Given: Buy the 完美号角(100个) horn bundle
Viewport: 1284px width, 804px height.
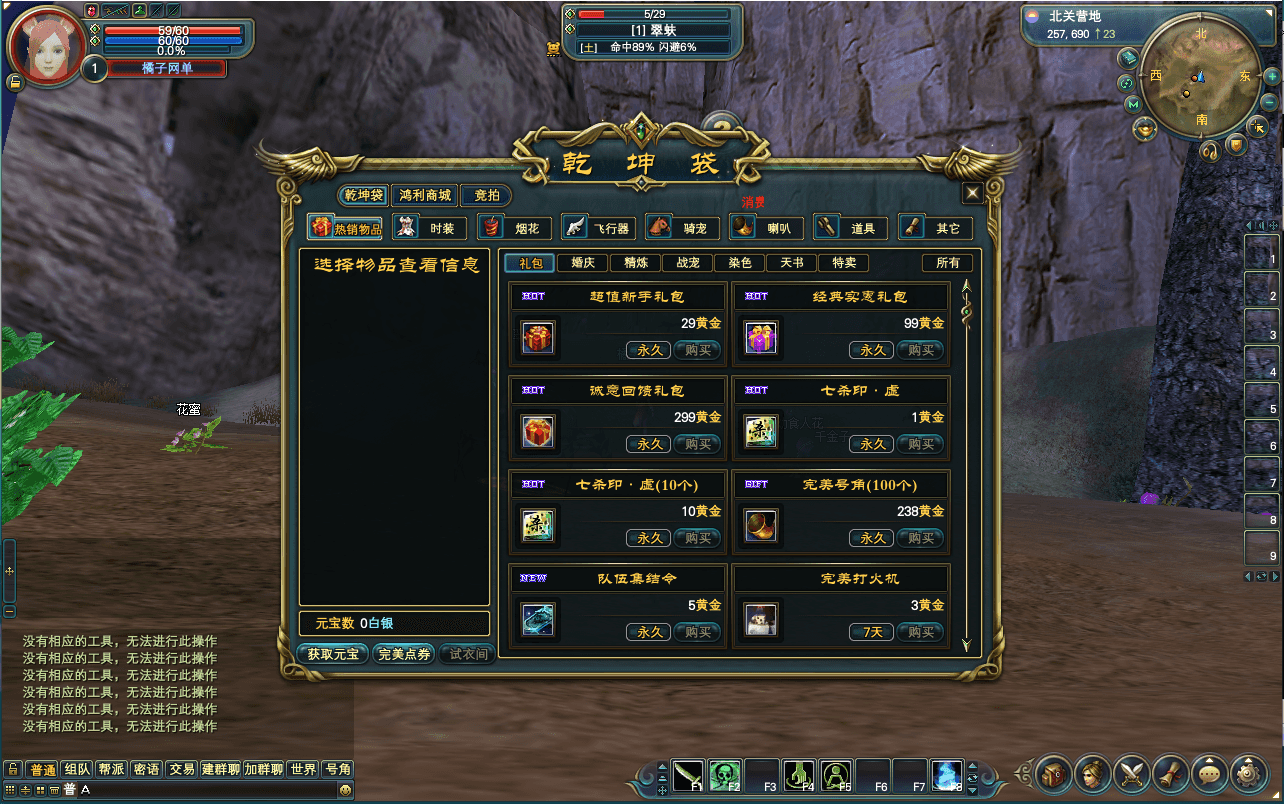Looking at the screenshot, I should click(921, 538).
